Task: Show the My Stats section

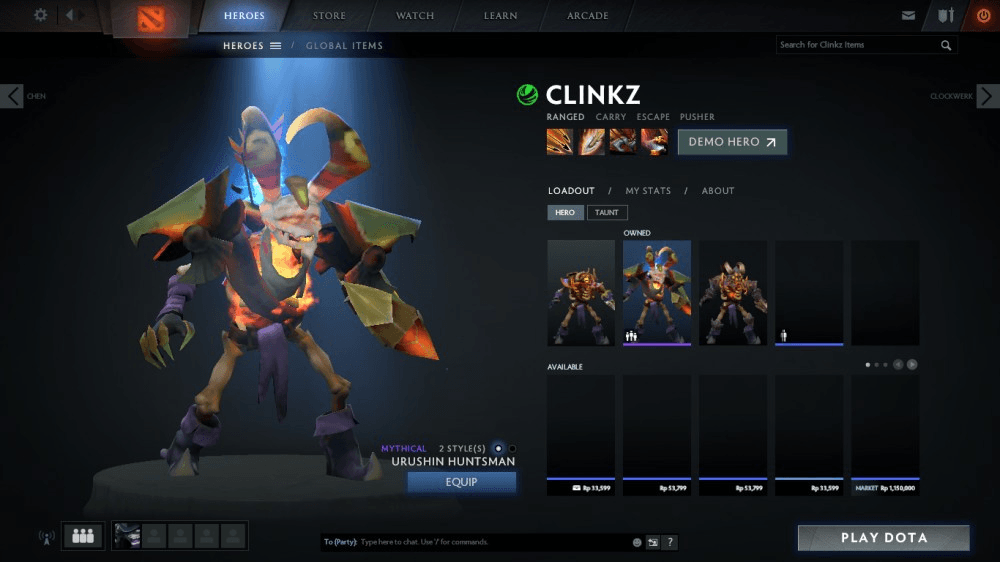Action: point(648,190)
